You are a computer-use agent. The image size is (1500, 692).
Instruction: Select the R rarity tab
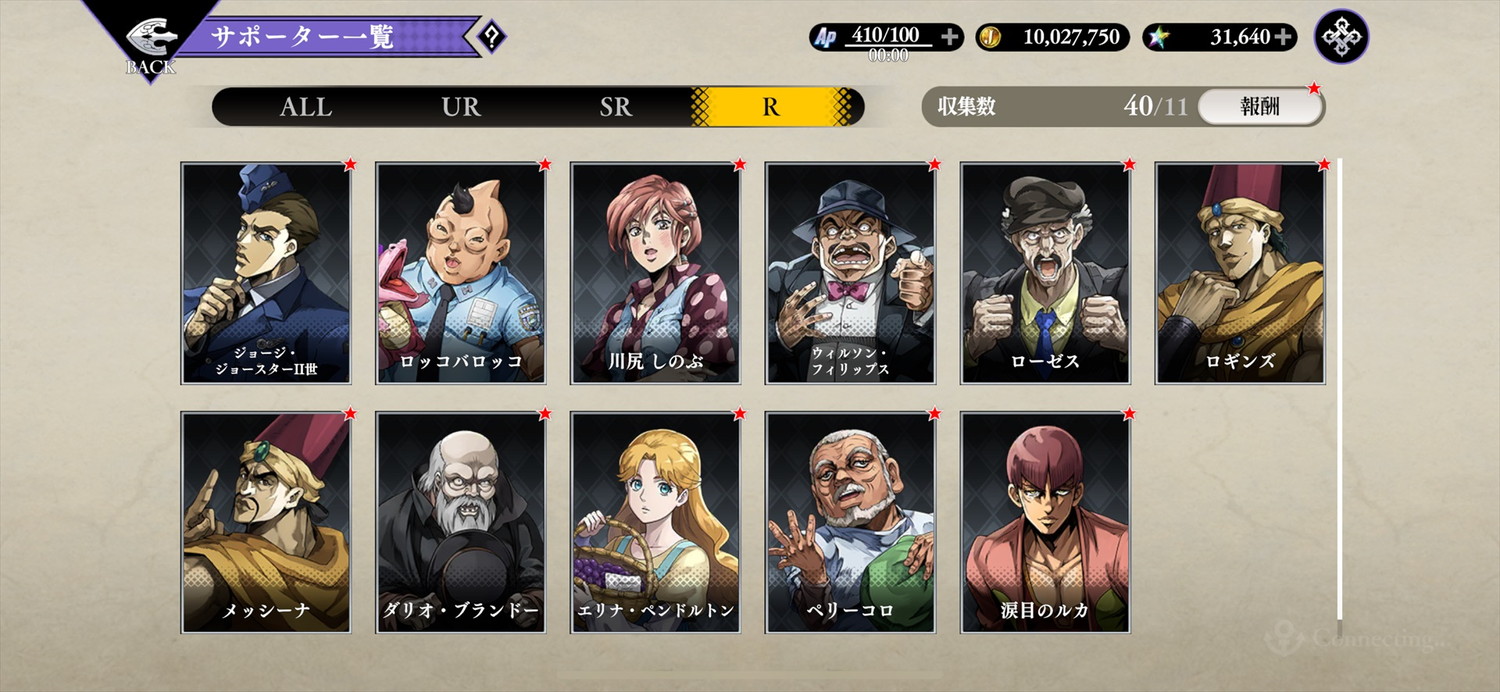770,107
